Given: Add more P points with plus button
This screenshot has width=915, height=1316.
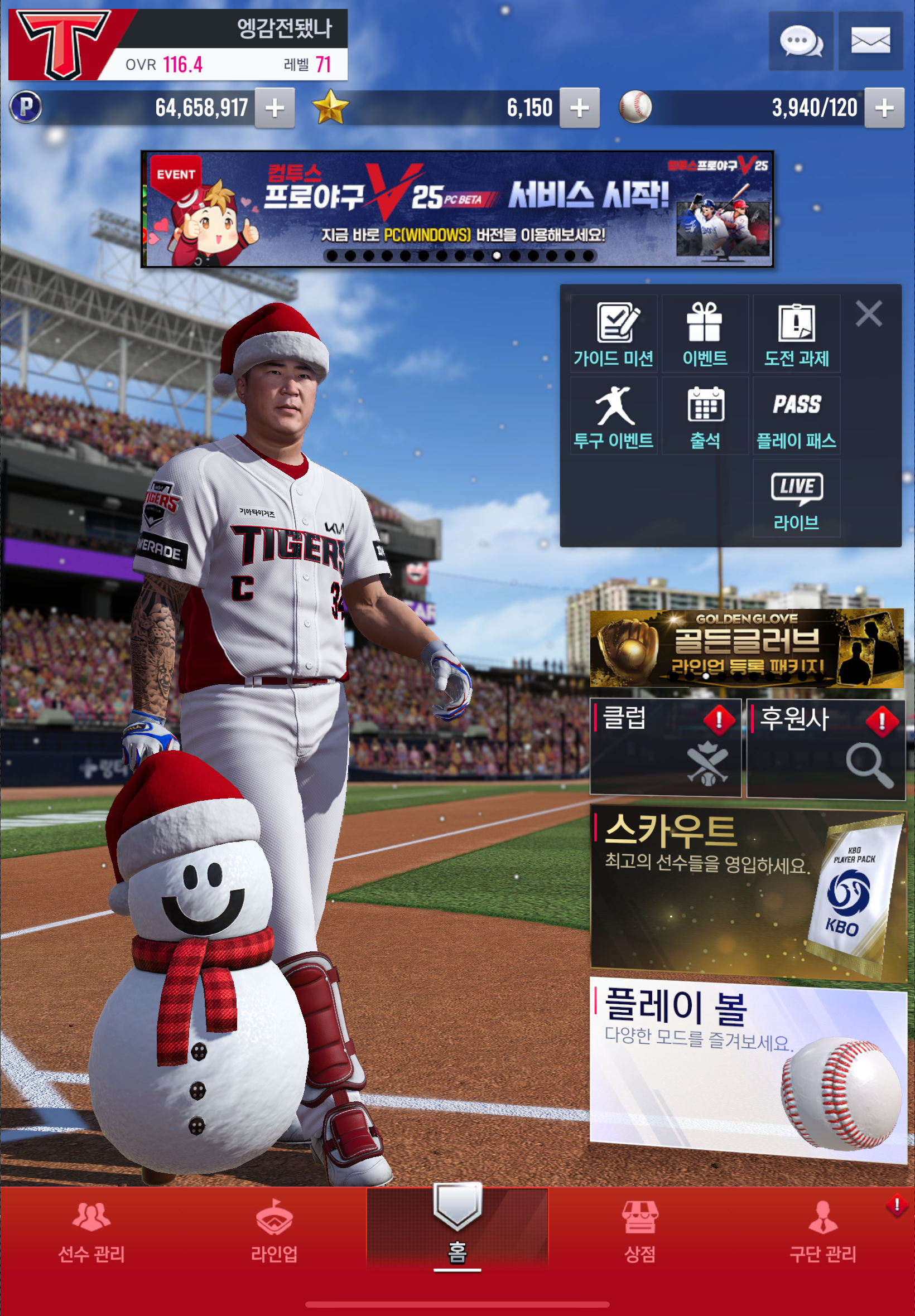Looking at the screenshot, I should point(274,108).
